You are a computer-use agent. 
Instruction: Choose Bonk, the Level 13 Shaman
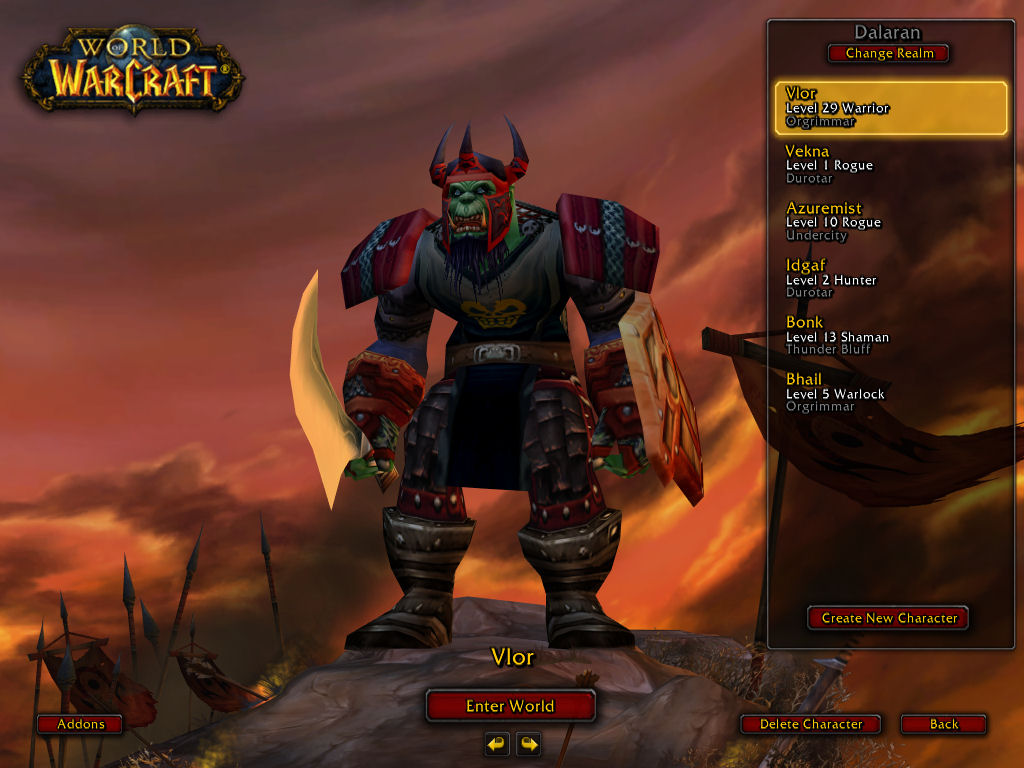[890, 336]
